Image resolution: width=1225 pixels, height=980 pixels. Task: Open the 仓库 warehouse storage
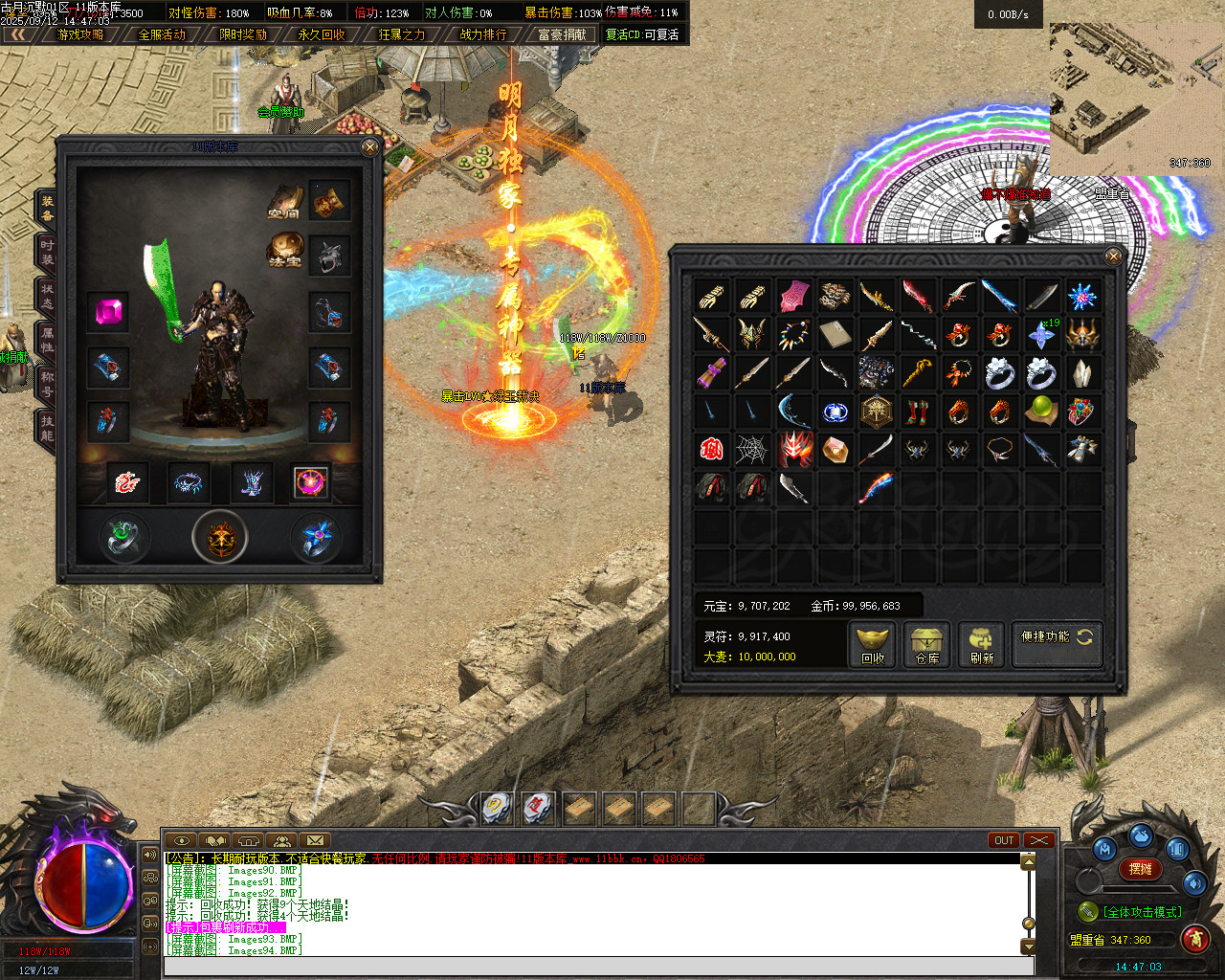tap(927, 645)
